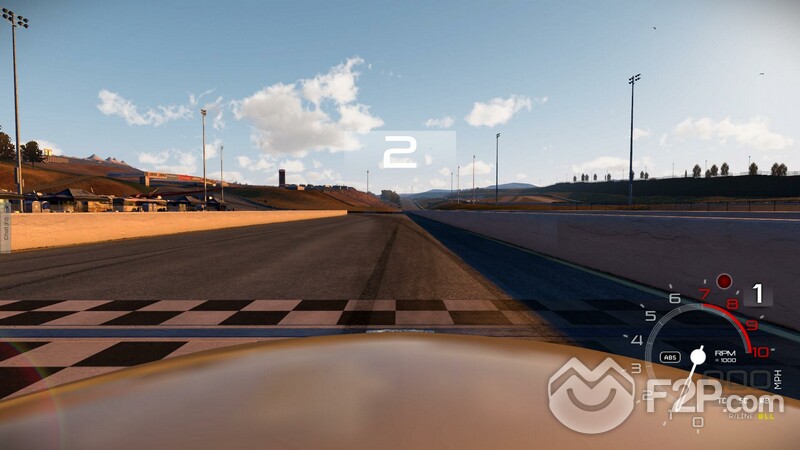Click the ABS indicator in the tachometer

(670, 357)
